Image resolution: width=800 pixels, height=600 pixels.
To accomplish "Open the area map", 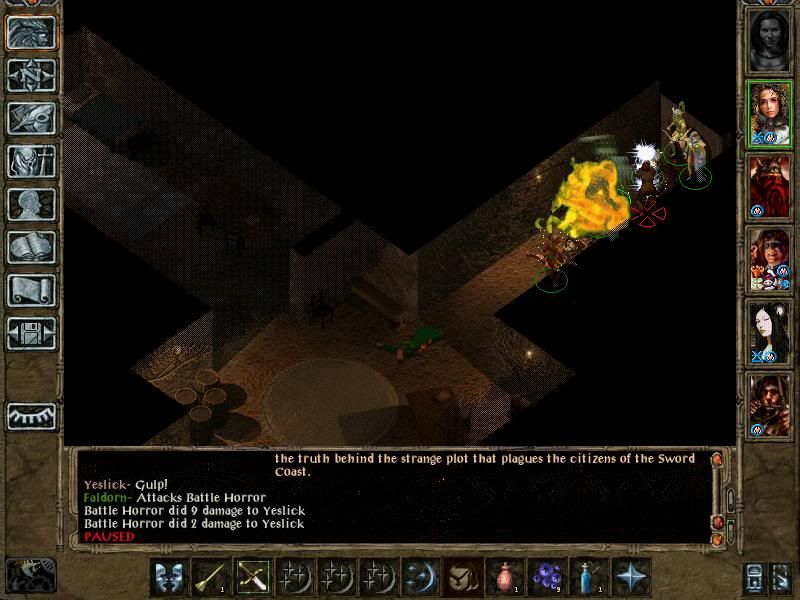I will (x=30, y=74).
